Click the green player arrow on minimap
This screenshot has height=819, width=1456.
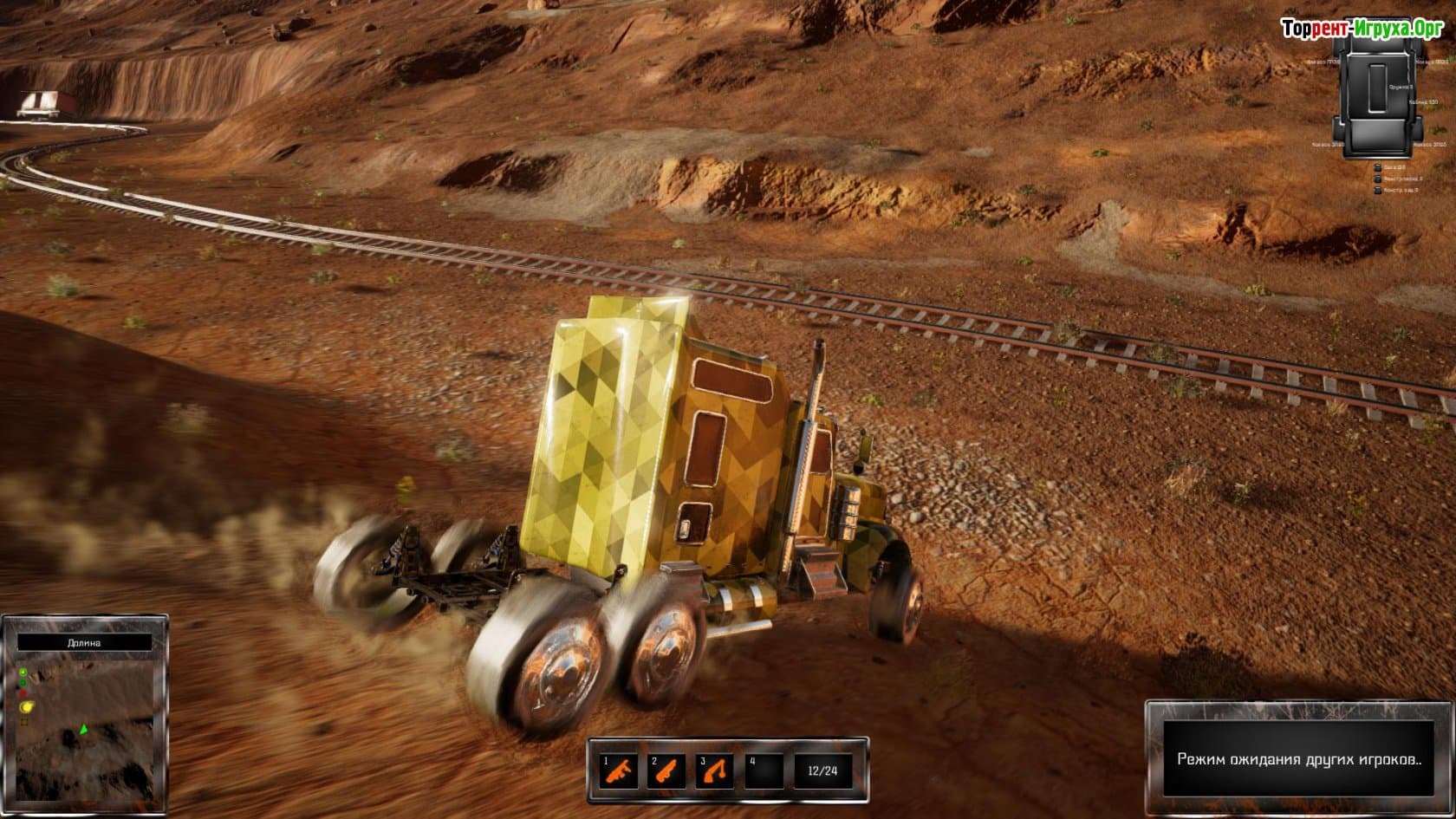83,730
